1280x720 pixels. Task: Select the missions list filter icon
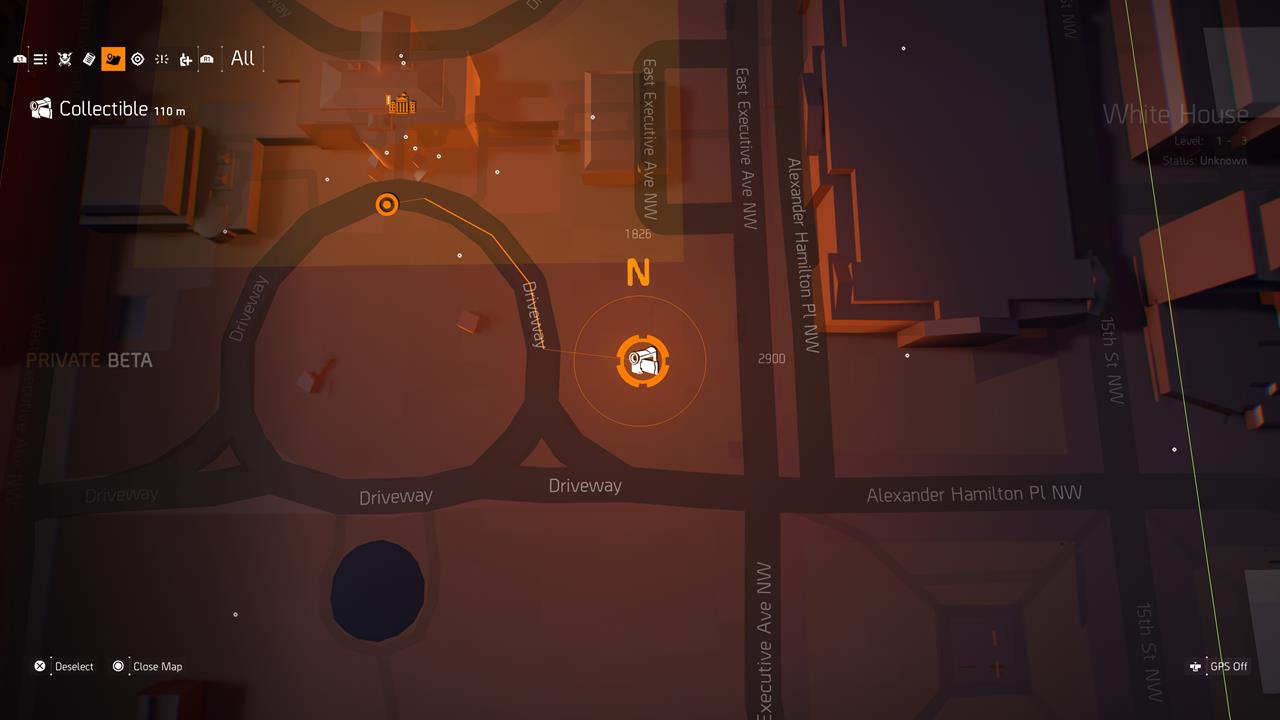click(x=40, y=58)
